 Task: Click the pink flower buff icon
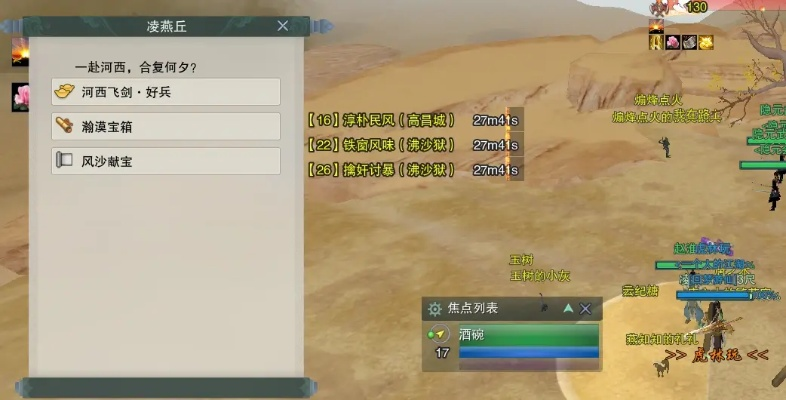(x=674, y=41)
